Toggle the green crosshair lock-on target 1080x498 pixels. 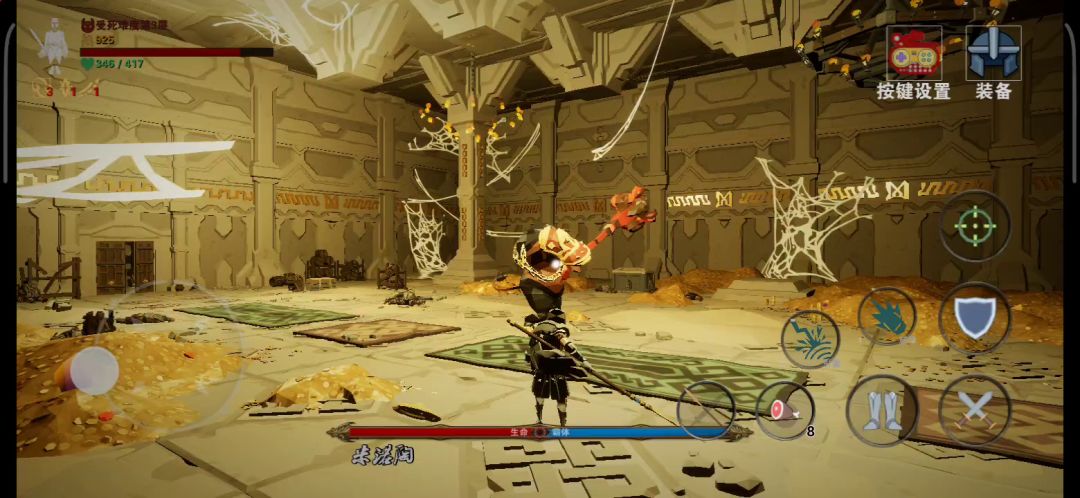coord(974,226)
